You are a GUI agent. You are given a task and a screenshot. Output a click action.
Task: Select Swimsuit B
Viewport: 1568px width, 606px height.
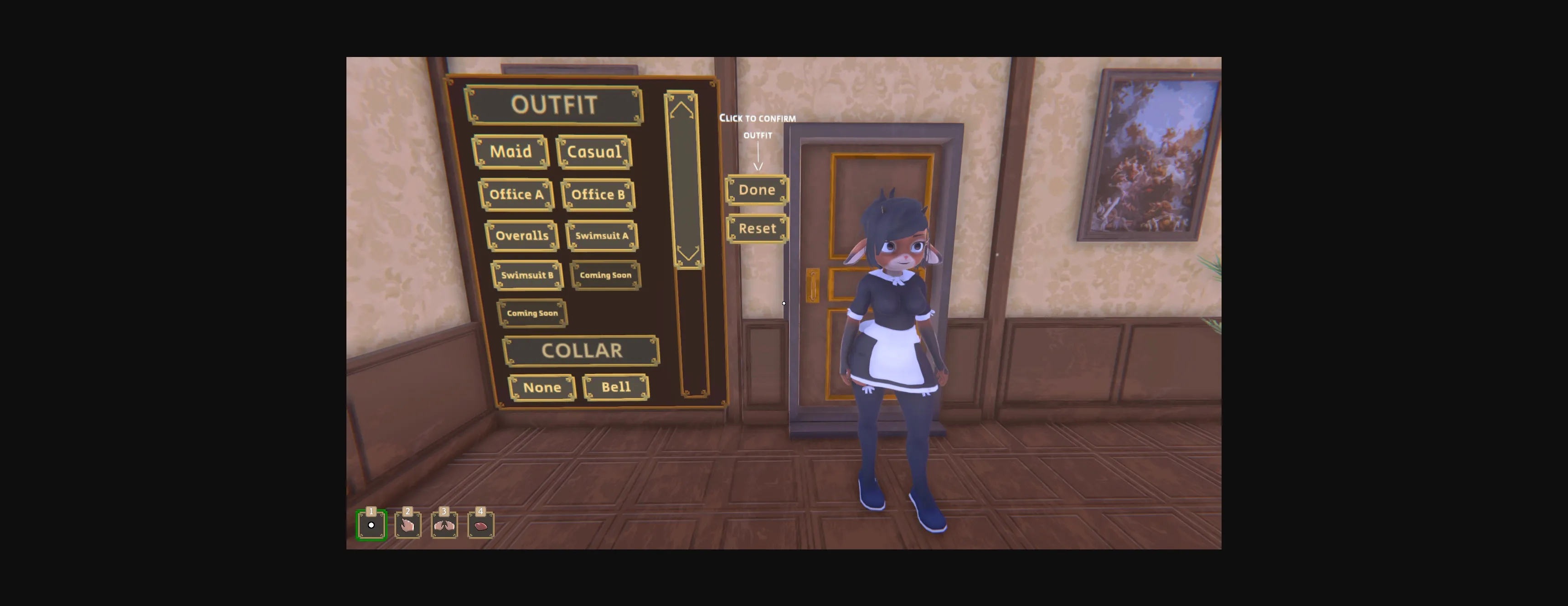tap(528, 275)
